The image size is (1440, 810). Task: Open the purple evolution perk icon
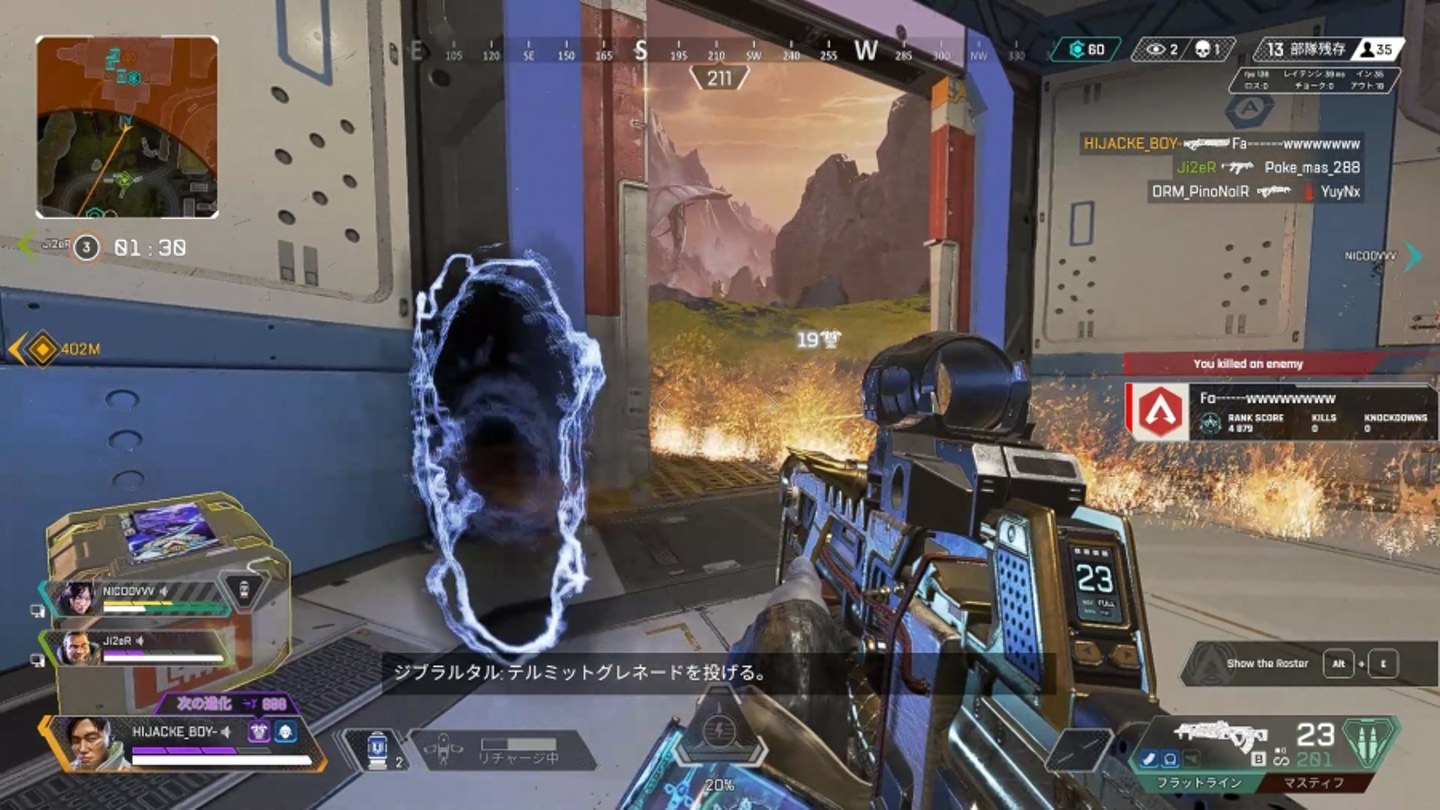pyautogui.click(x=260, y=732)
